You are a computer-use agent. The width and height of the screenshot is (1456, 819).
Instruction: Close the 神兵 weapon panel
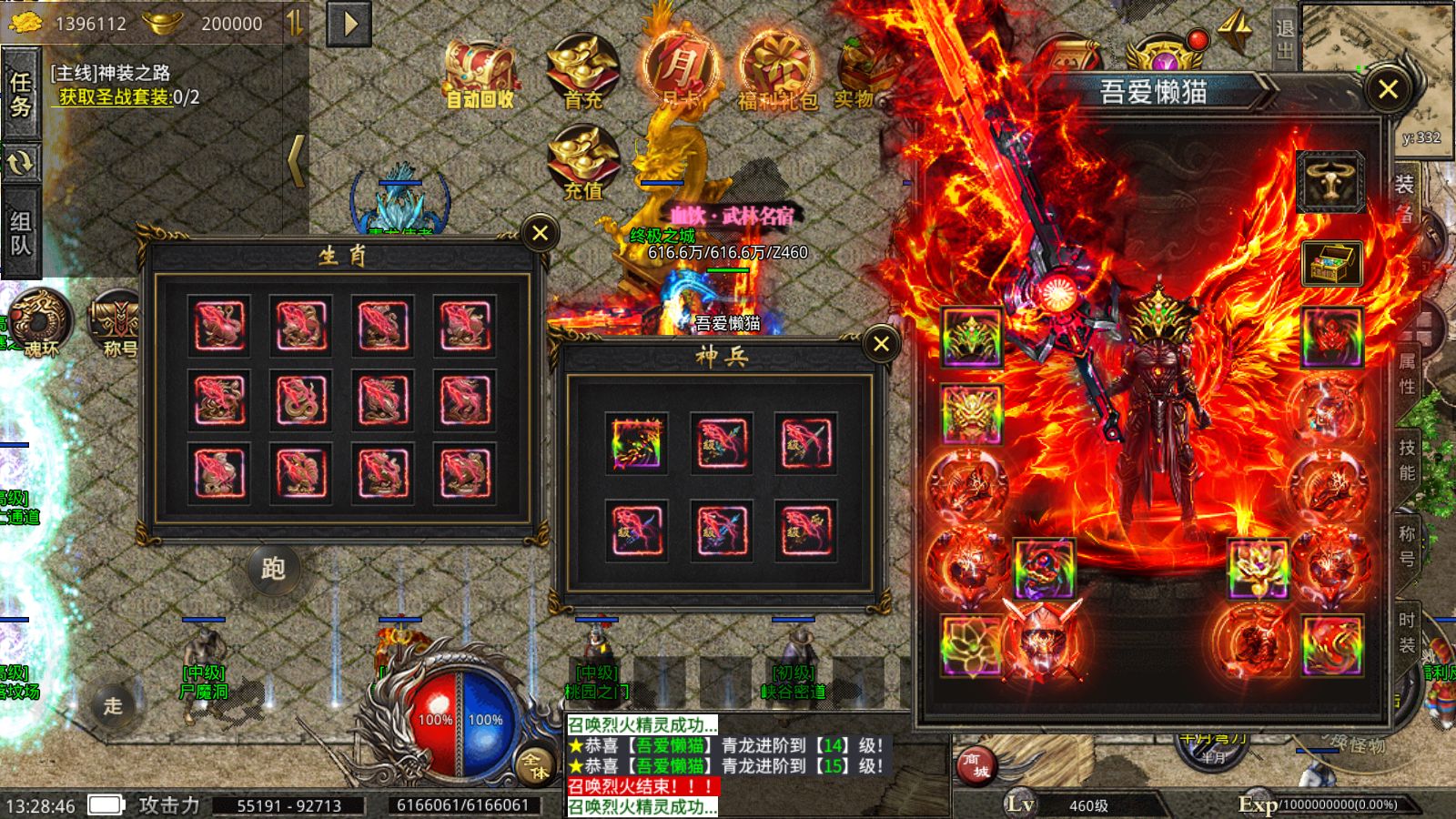coord(881,344)
